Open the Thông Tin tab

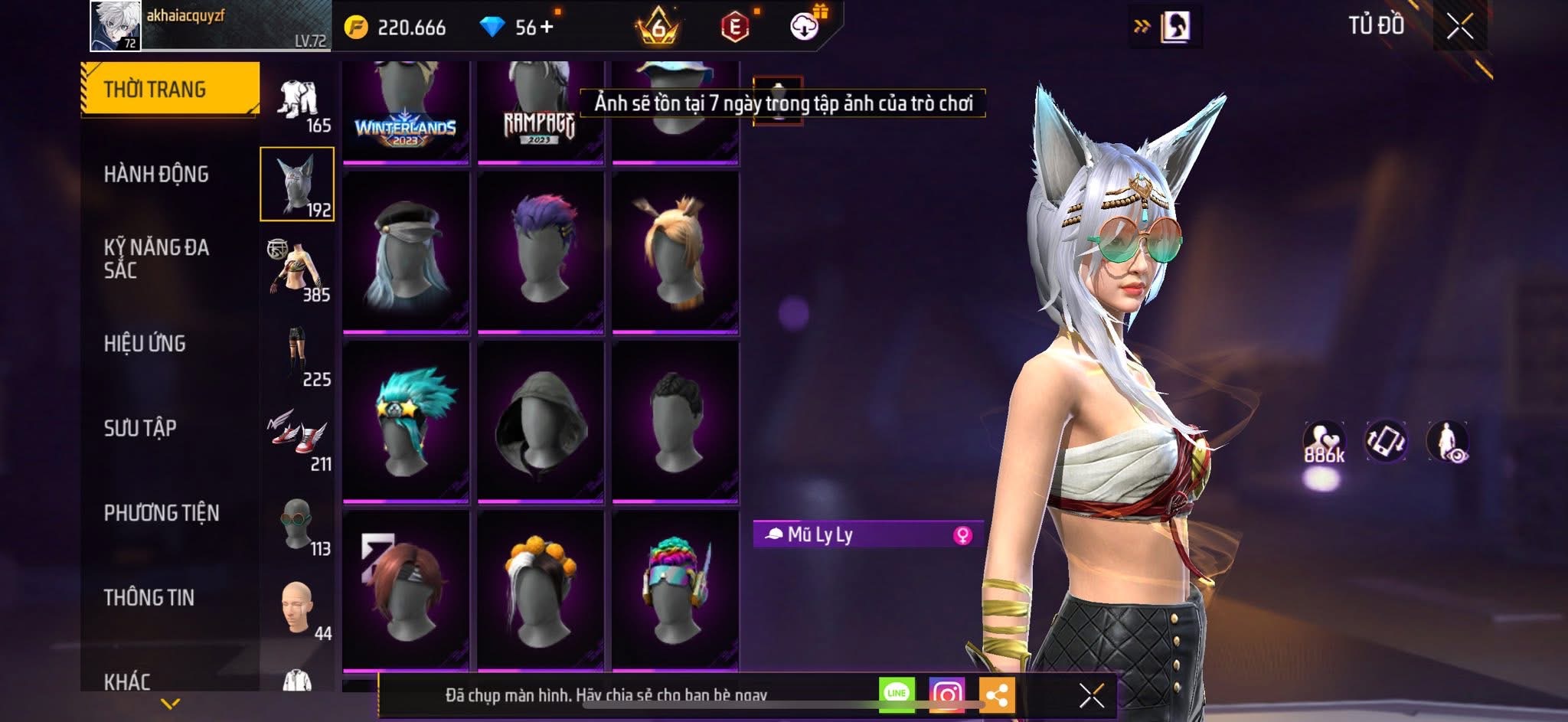pyautogui.click(x=149, y=597)
